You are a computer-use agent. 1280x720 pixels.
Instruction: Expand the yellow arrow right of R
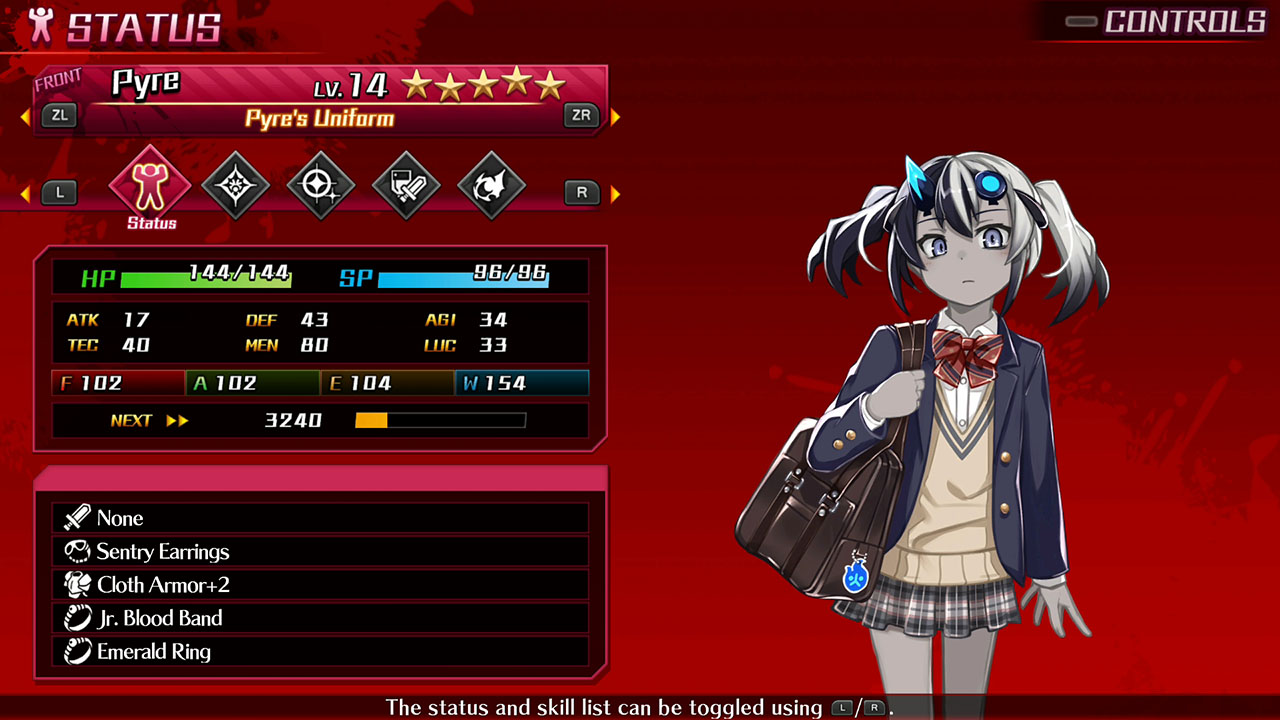(x=616, y=192)
